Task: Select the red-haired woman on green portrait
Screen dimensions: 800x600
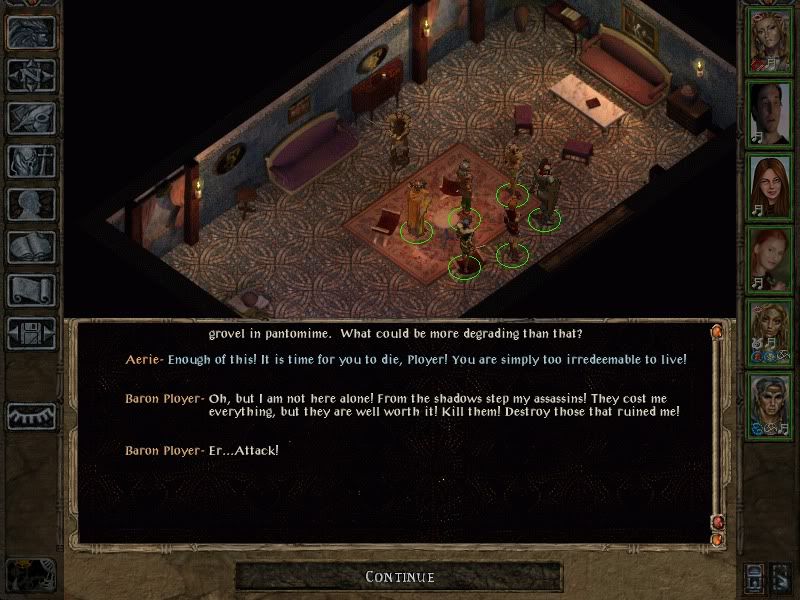Action: coord(770,256)
